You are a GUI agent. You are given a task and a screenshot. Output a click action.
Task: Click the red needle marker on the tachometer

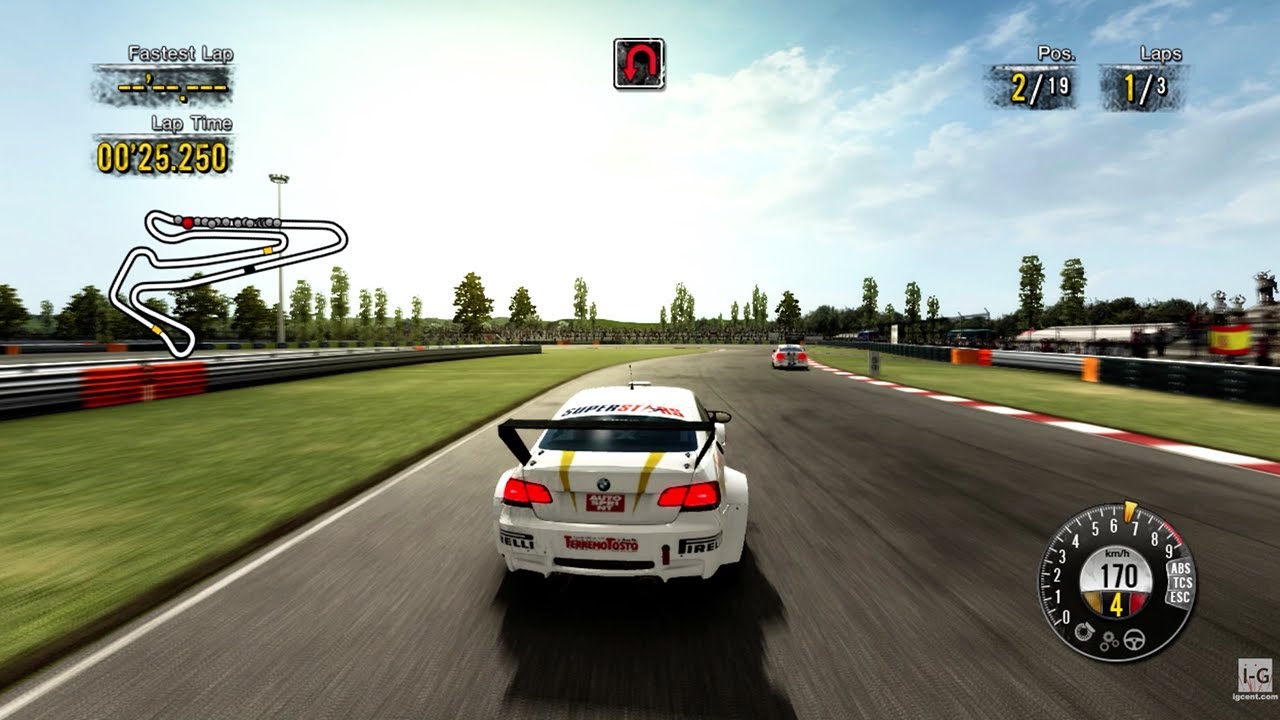click(1129, 511)
